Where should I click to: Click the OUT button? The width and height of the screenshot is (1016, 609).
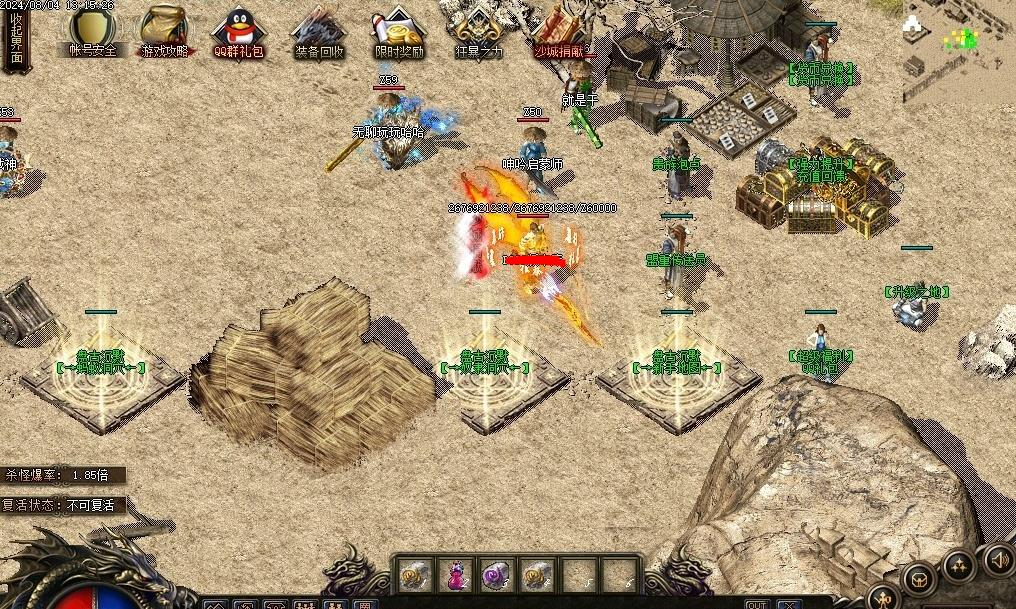[x=757, y=604]
